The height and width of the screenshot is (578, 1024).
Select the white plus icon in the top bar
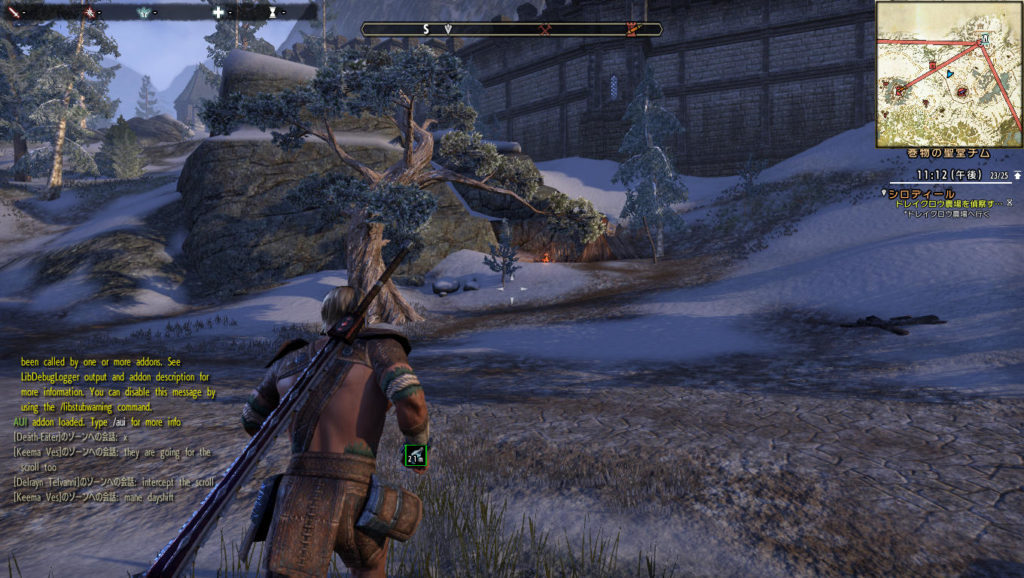click(x=218, y=12)
